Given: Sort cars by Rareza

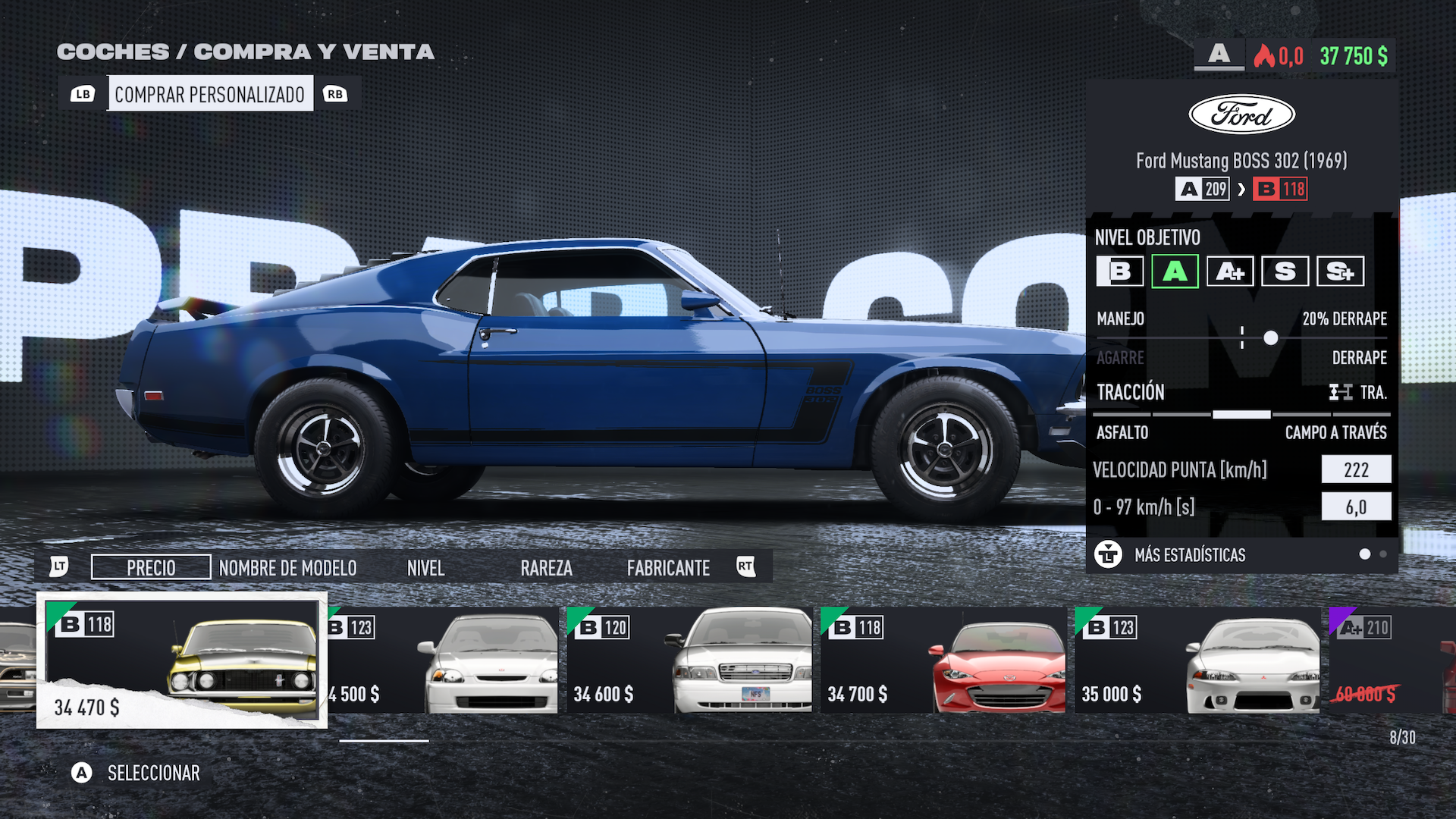Looking at the screenshot, I should tap(546, 567).
